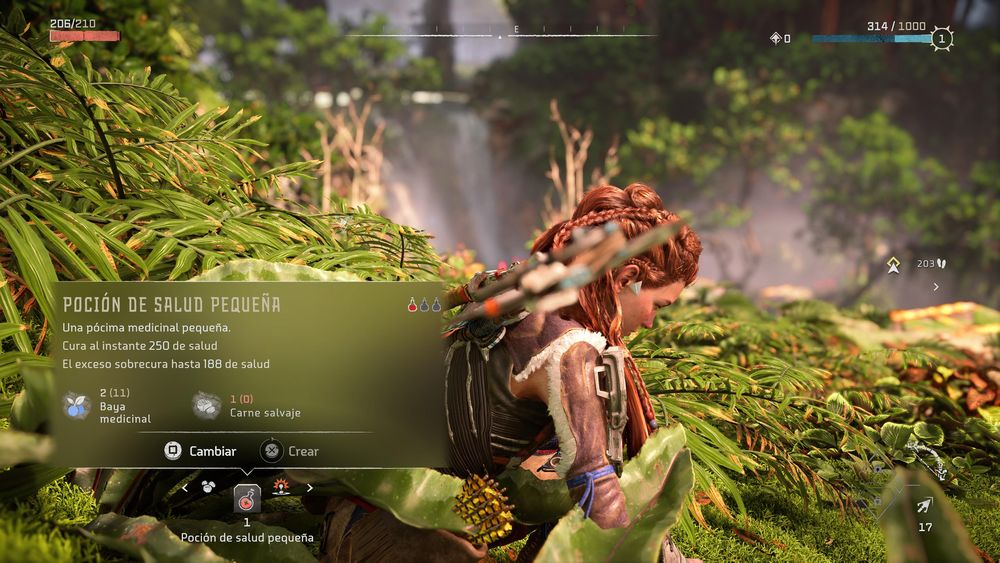Click the arrow ammo icon
This screenshot has width=1000, height=563.
(x=924, y=506)
